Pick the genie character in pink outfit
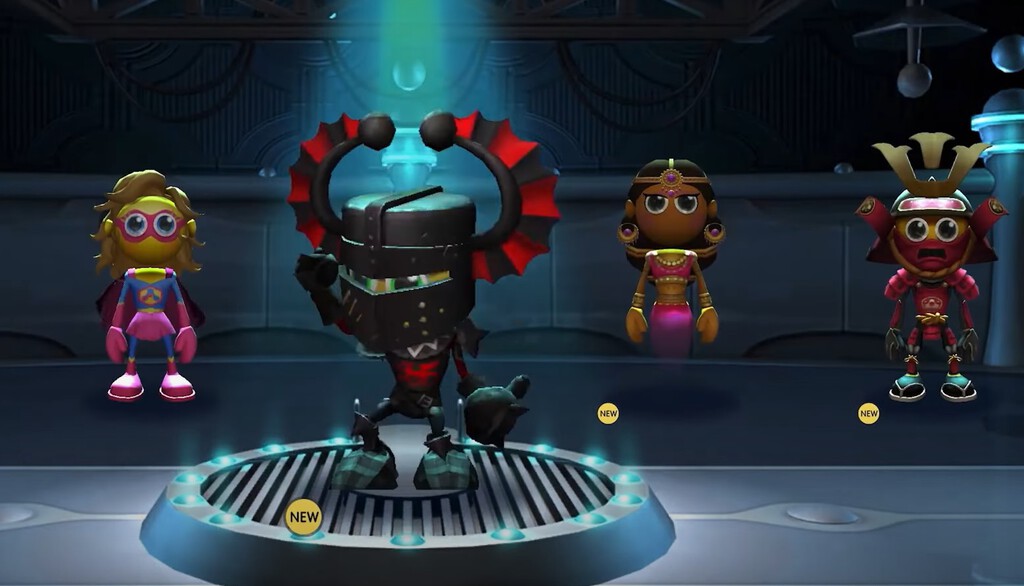This screenshot has height=586, width=1024. (670, 260)
